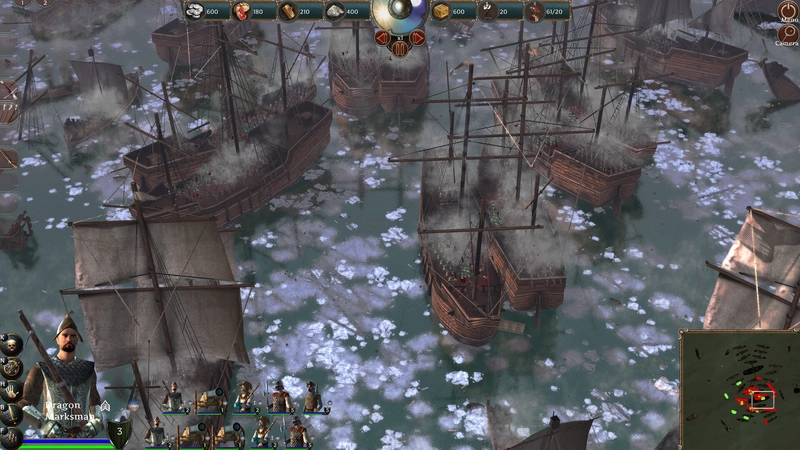
Task: Pause the game with the pause button
Action: 400,49
